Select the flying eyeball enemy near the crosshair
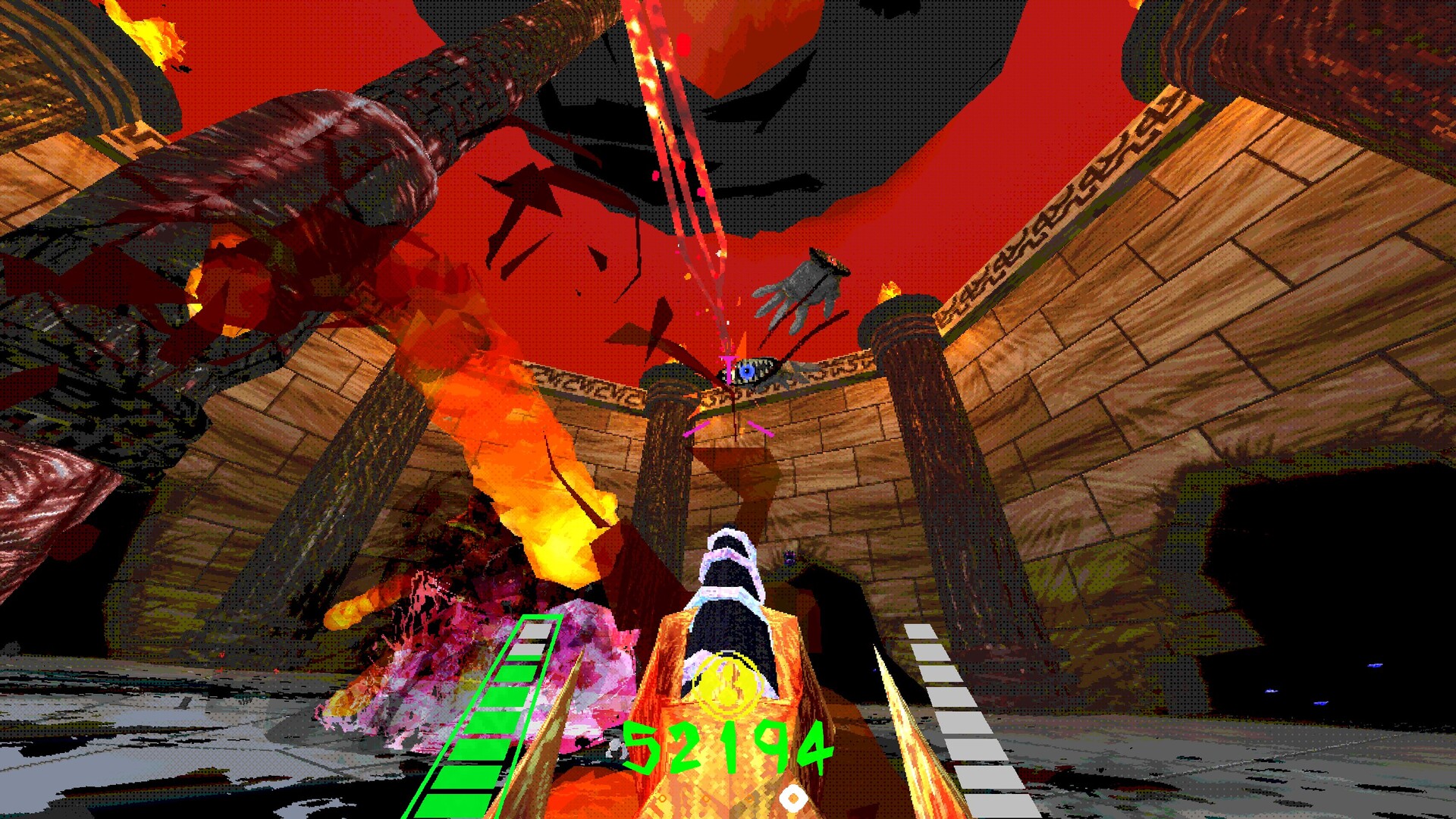Image resolution: width=1456 pixels, height=819 pixels. click(x=747, y=372)
